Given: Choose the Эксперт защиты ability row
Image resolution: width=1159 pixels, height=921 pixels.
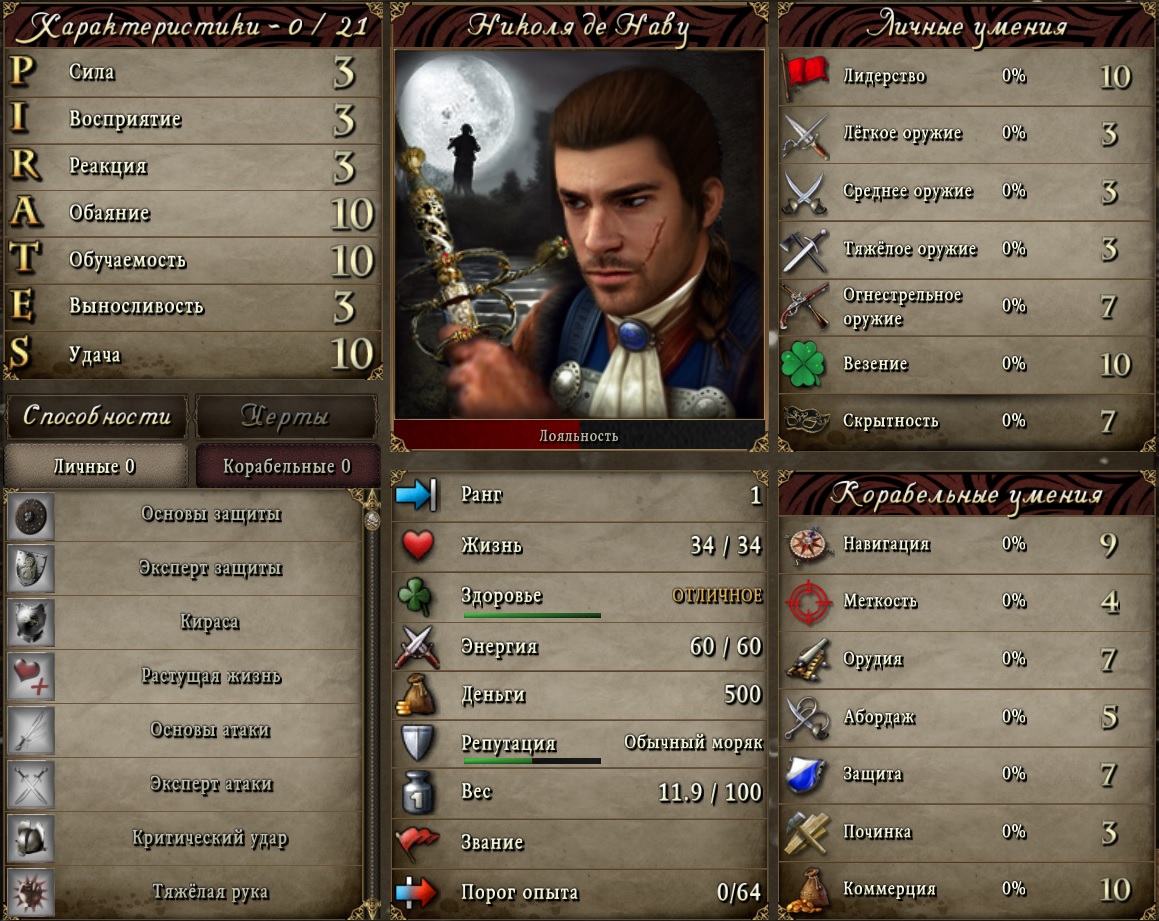Looking at the screenshot, I should [210, 569].
